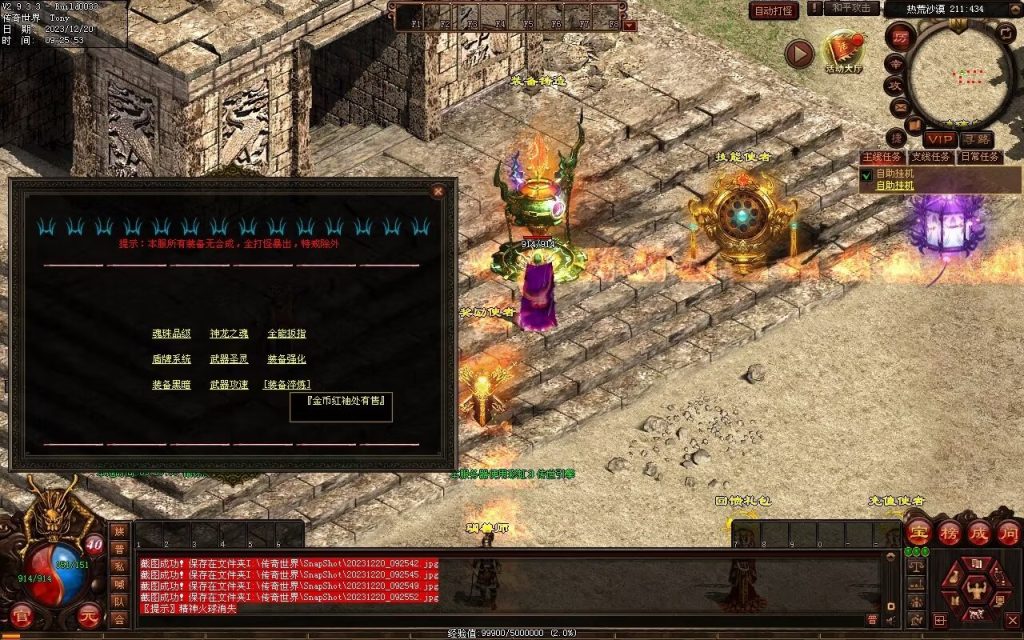1024x640 pixels.
Task: Click the round play arrow button
Action: 799,53
